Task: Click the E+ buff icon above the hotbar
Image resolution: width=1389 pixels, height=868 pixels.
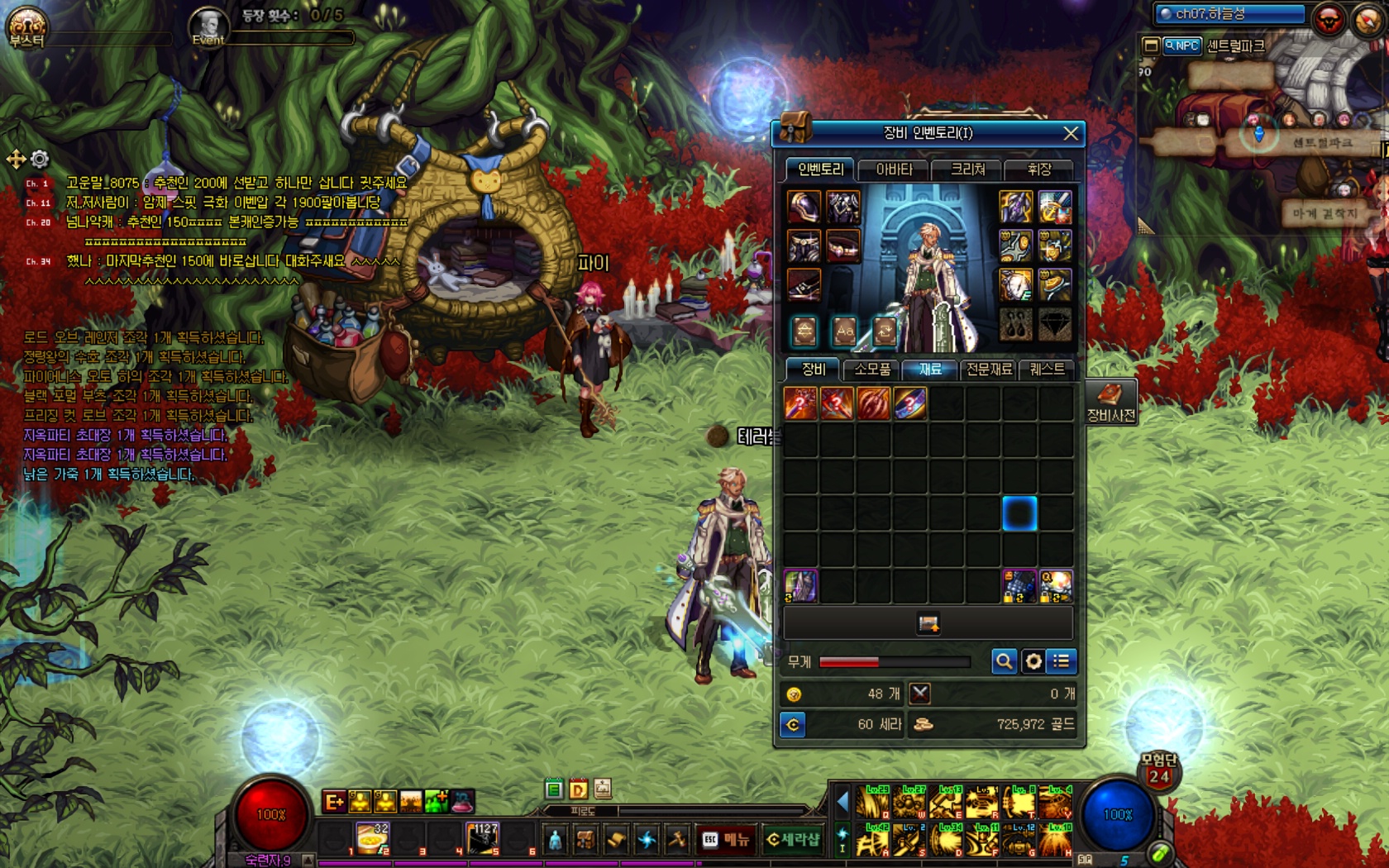Action: pos(334,801)
